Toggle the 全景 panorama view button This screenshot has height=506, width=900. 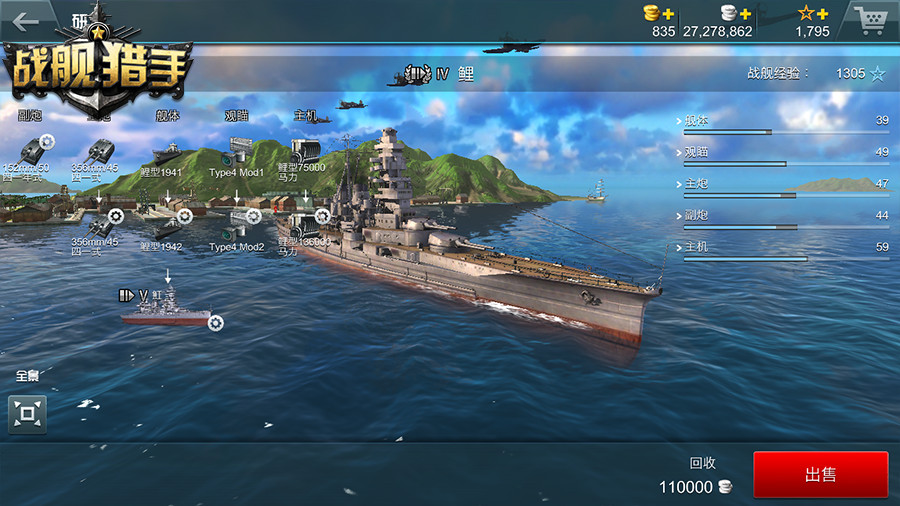tap(28, 413)
